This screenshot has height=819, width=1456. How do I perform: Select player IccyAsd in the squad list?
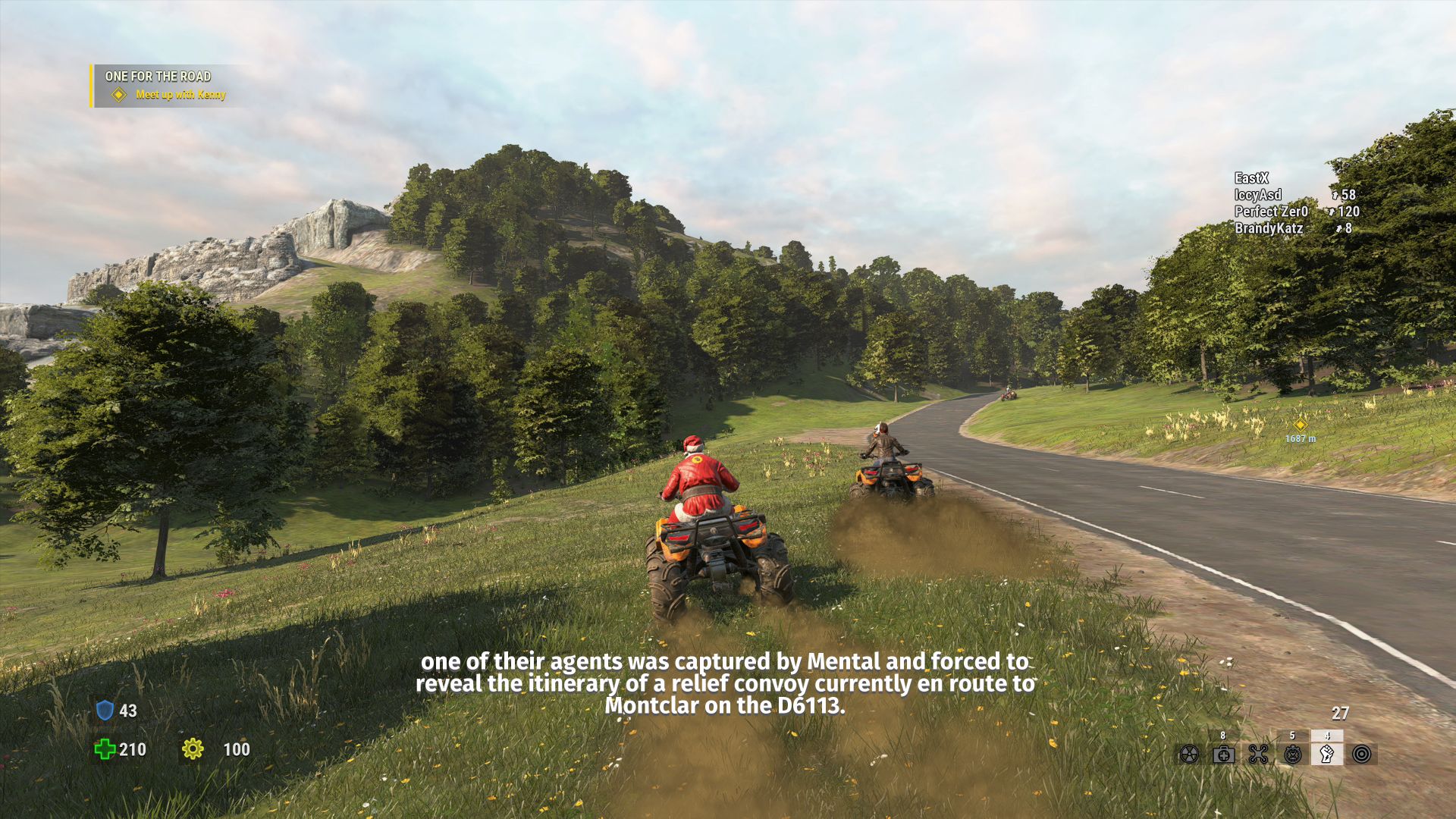[1258, 195]
